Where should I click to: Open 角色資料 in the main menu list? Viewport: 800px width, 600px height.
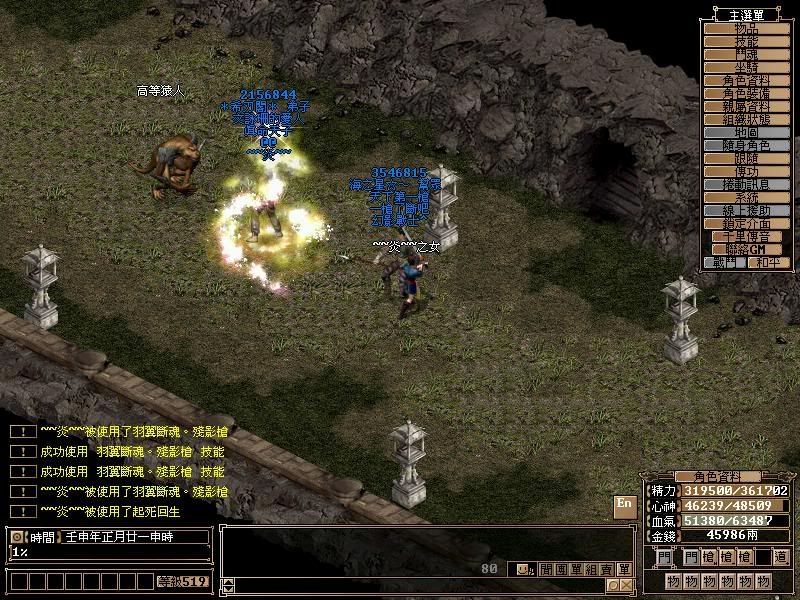click(747, 80)
